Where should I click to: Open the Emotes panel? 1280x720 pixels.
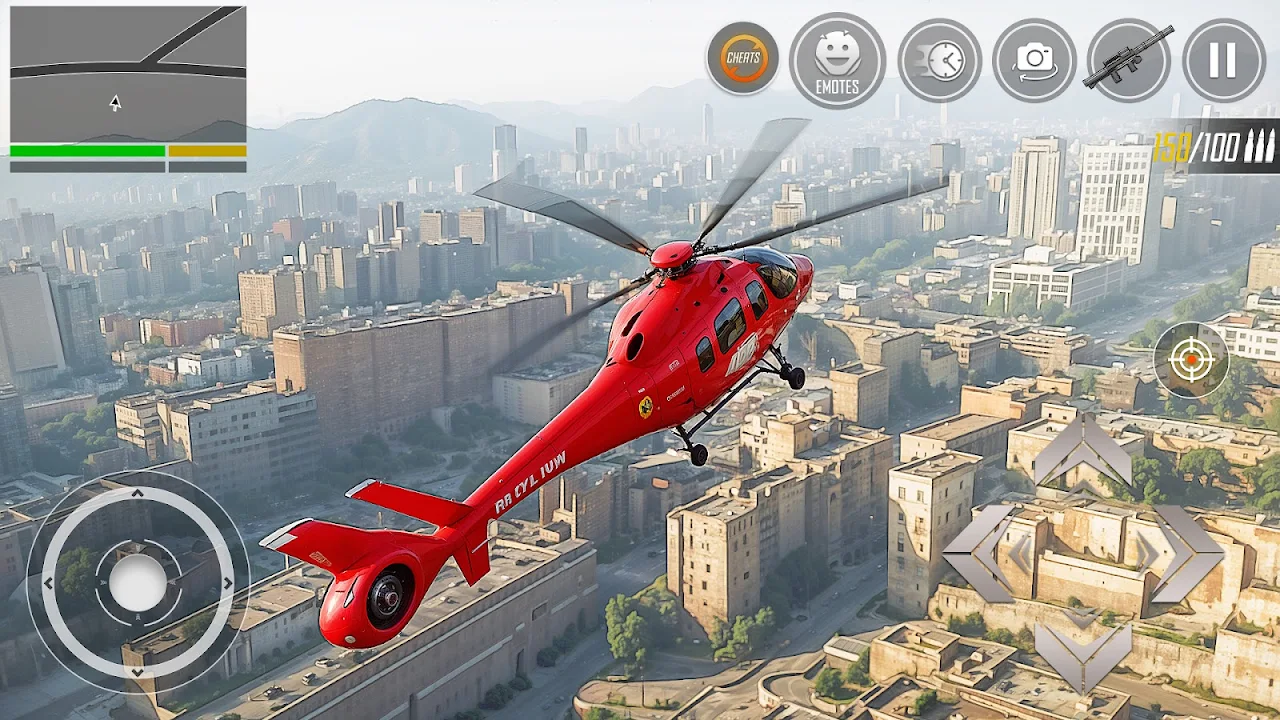click(837, 60)
